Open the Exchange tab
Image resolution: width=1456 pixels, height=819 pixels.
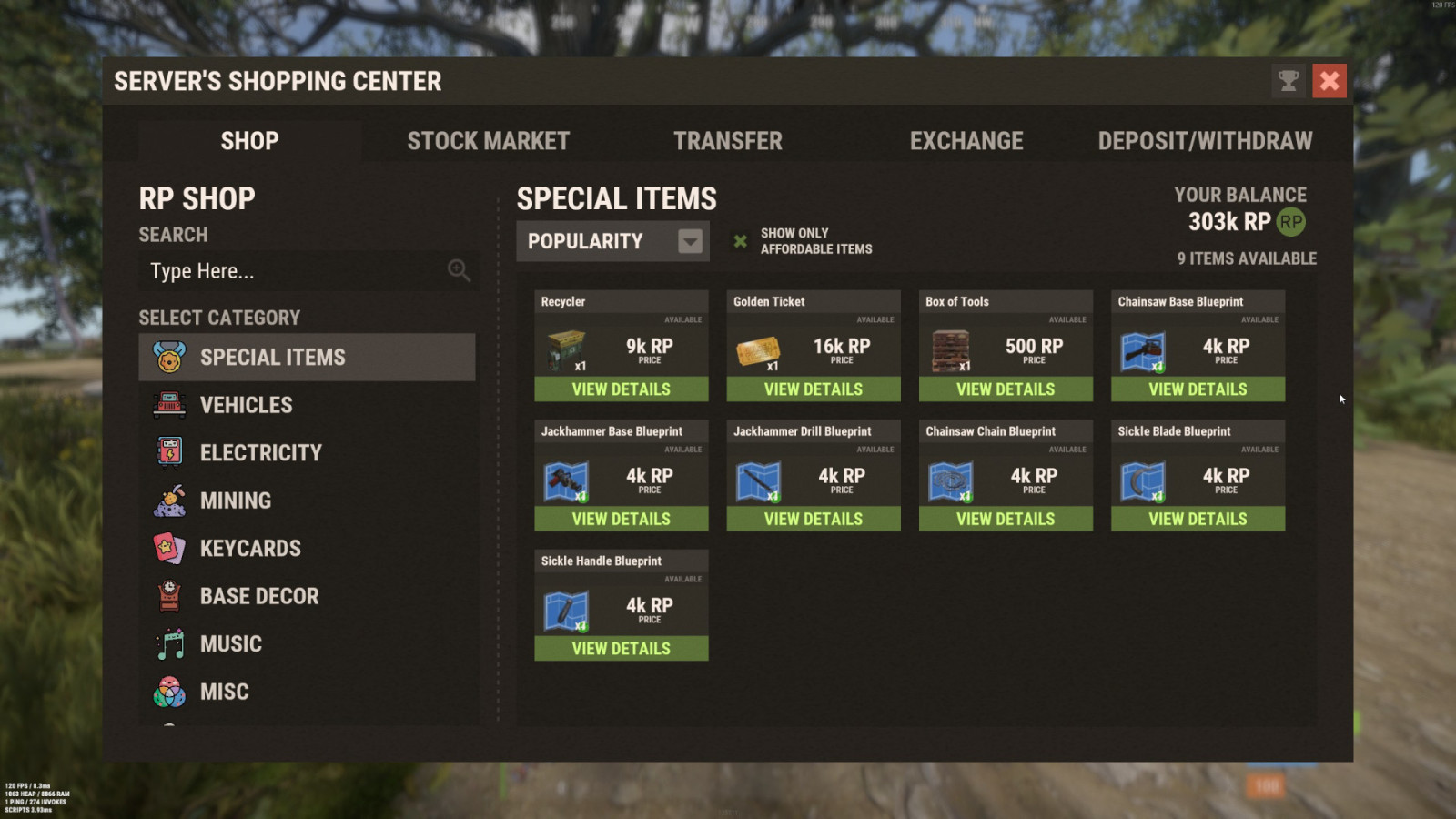966,140
